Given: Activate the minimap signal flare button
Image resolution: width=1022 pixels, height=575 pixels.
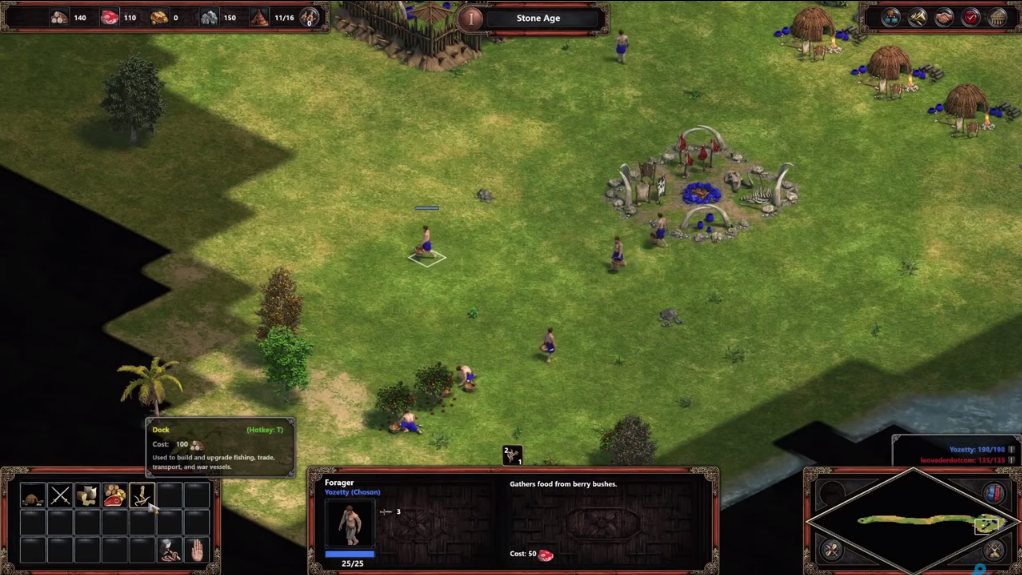Looking at the screenshot, I should 831,549.
